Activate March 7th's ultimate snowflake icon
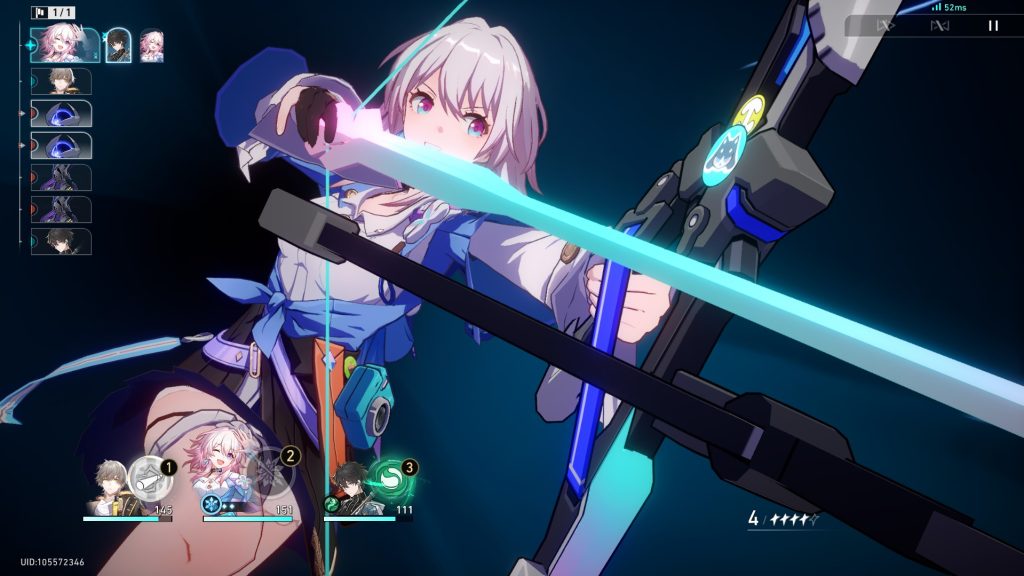 tap(270, 472)
